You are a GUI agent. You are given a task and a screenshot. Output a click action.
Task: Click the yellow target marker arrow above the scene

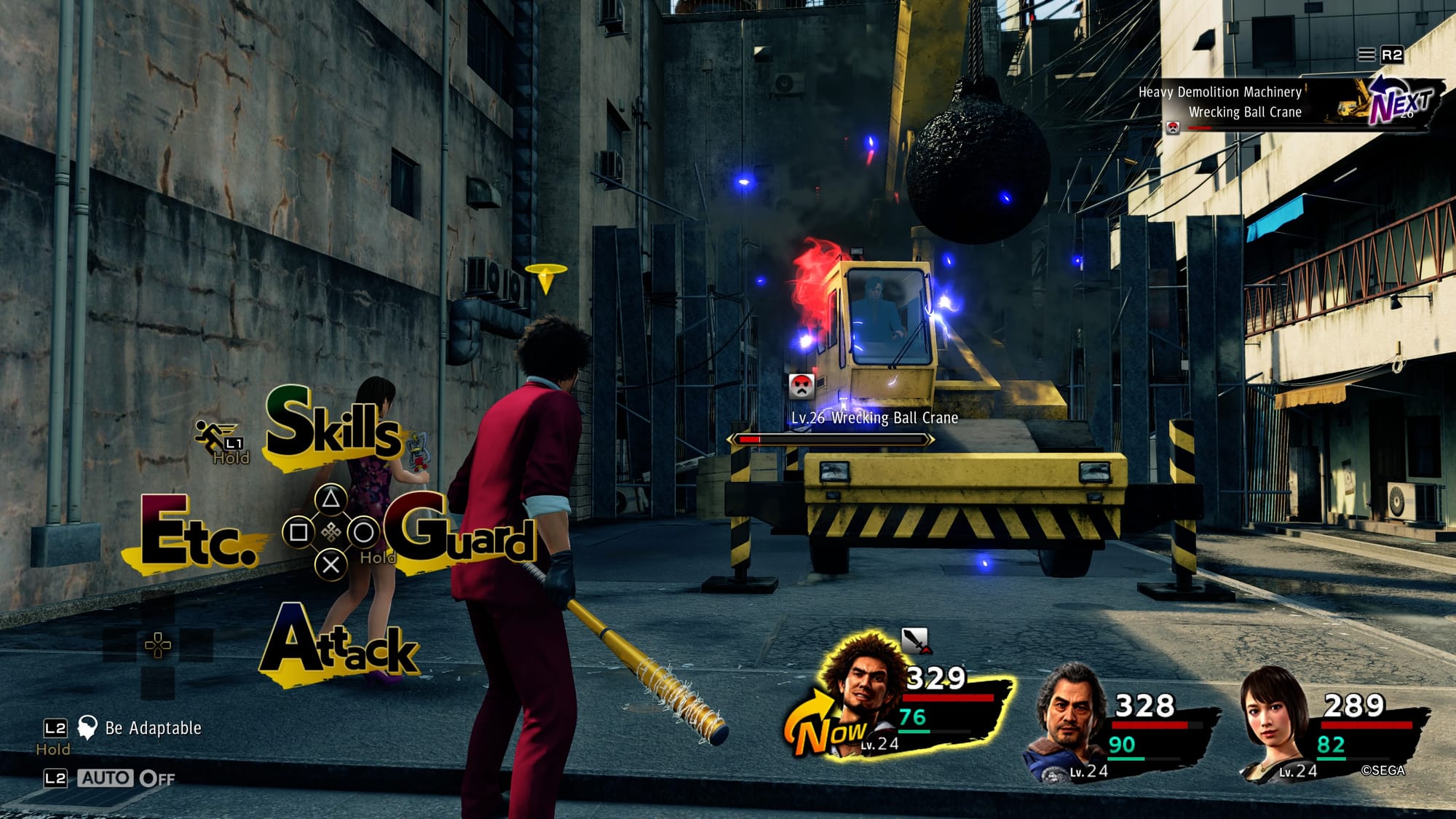tap(547, 277)
